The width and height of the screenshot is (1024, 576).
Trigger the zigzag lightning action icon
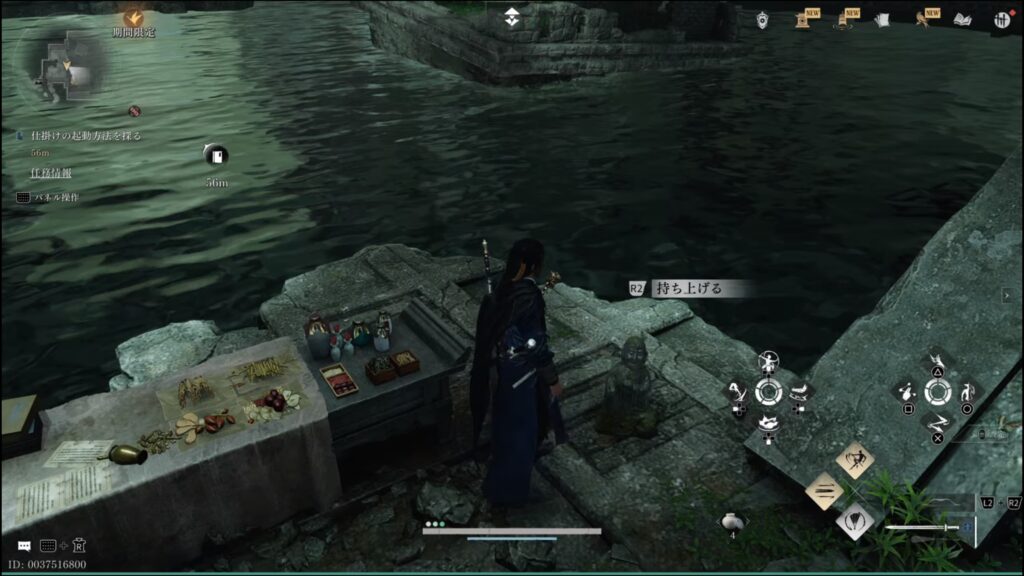pos(937,422)
